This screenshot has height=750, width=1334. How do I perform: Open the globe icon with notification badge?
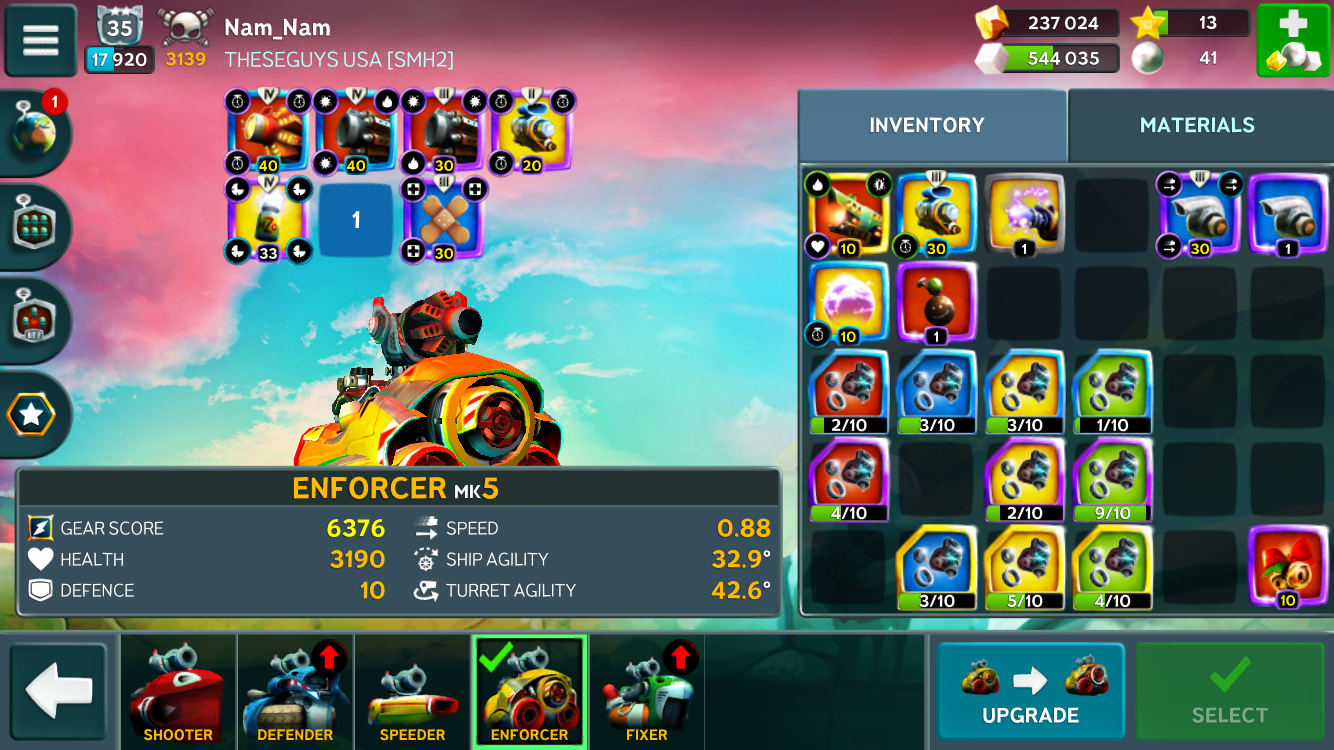tap(35, 133)
